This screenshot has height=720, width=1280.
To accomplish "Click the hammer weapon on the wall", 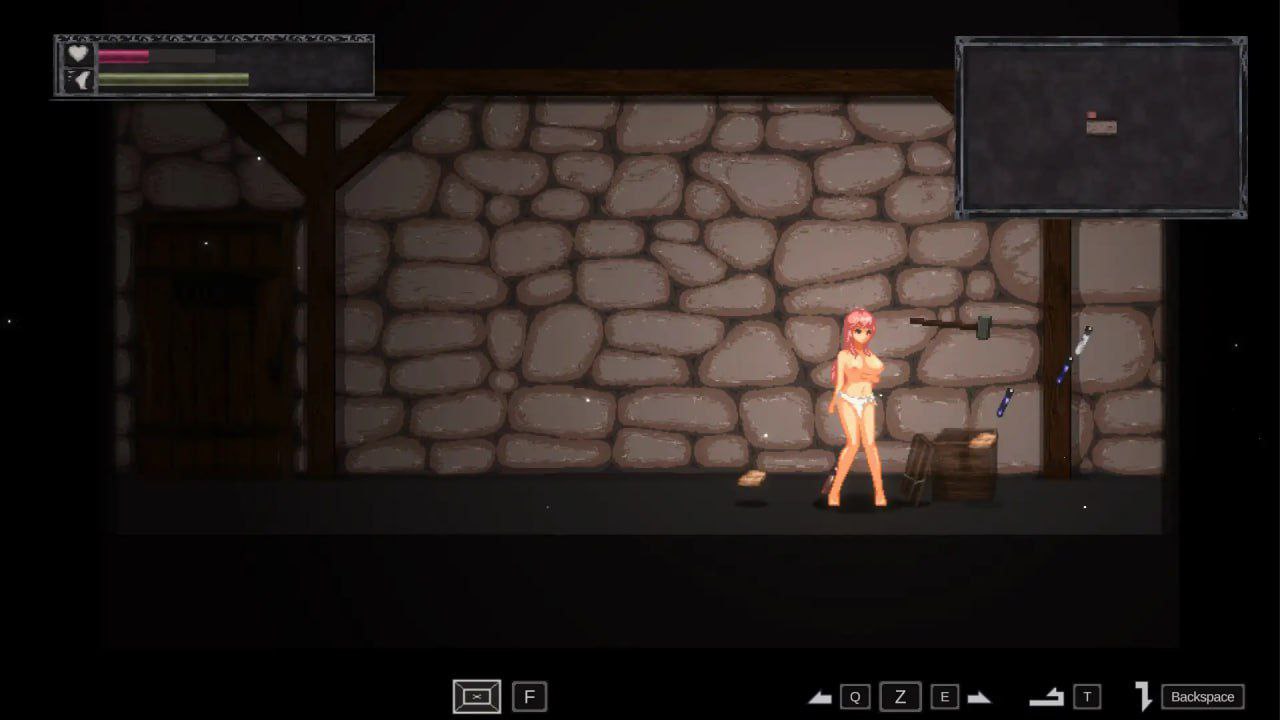I will [952, 325].
